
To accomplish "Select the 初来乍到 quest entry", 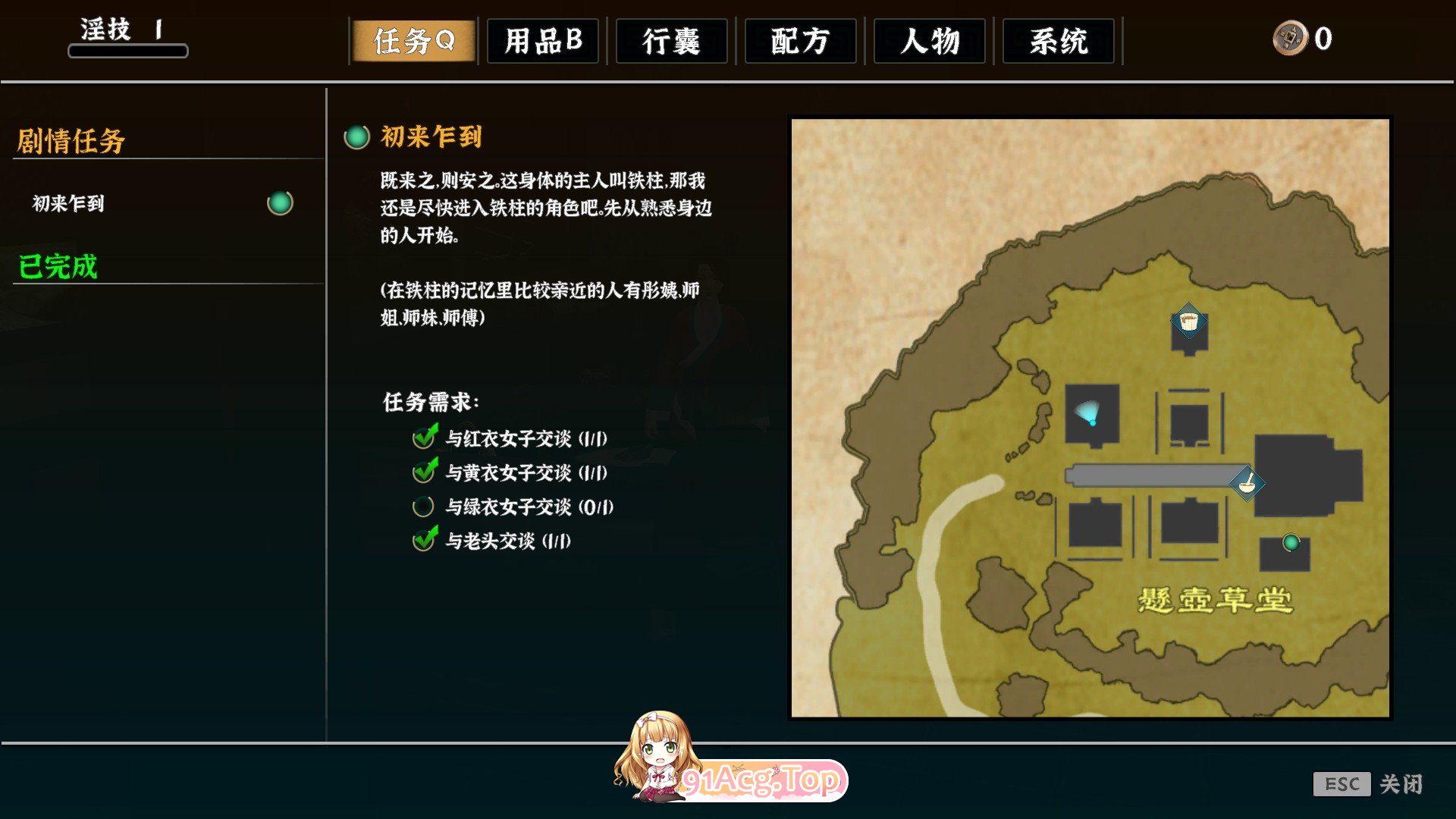I will click(x=68, y=202).
